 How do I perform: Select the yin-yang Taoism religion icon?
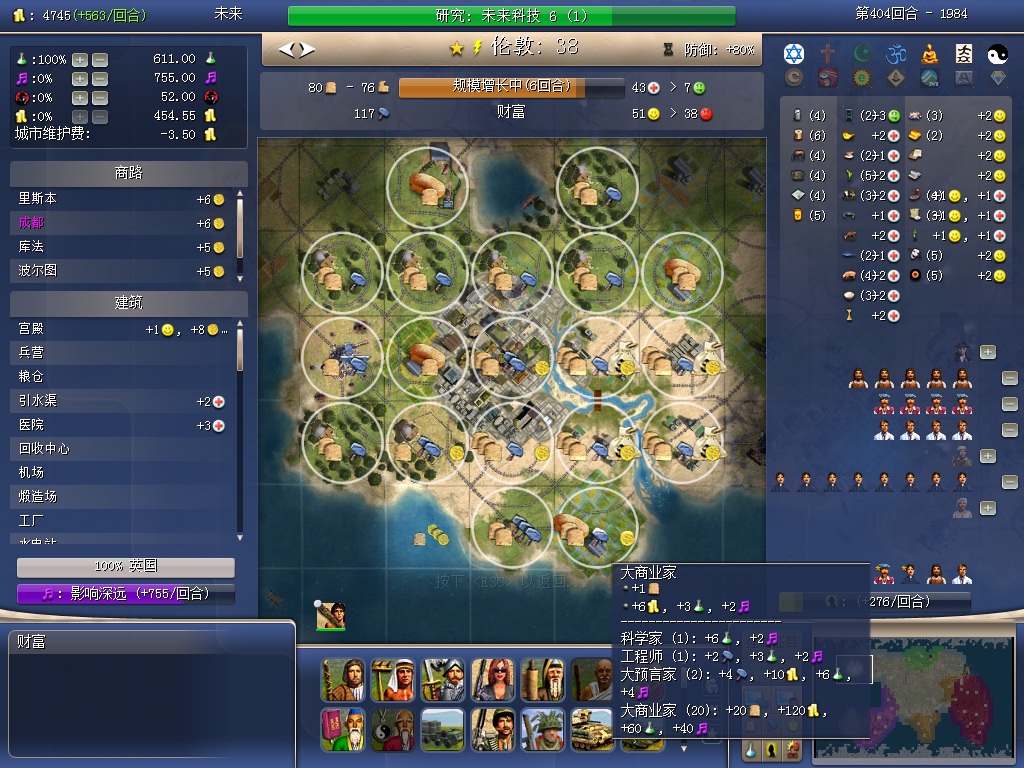click(x=997, y=53)
